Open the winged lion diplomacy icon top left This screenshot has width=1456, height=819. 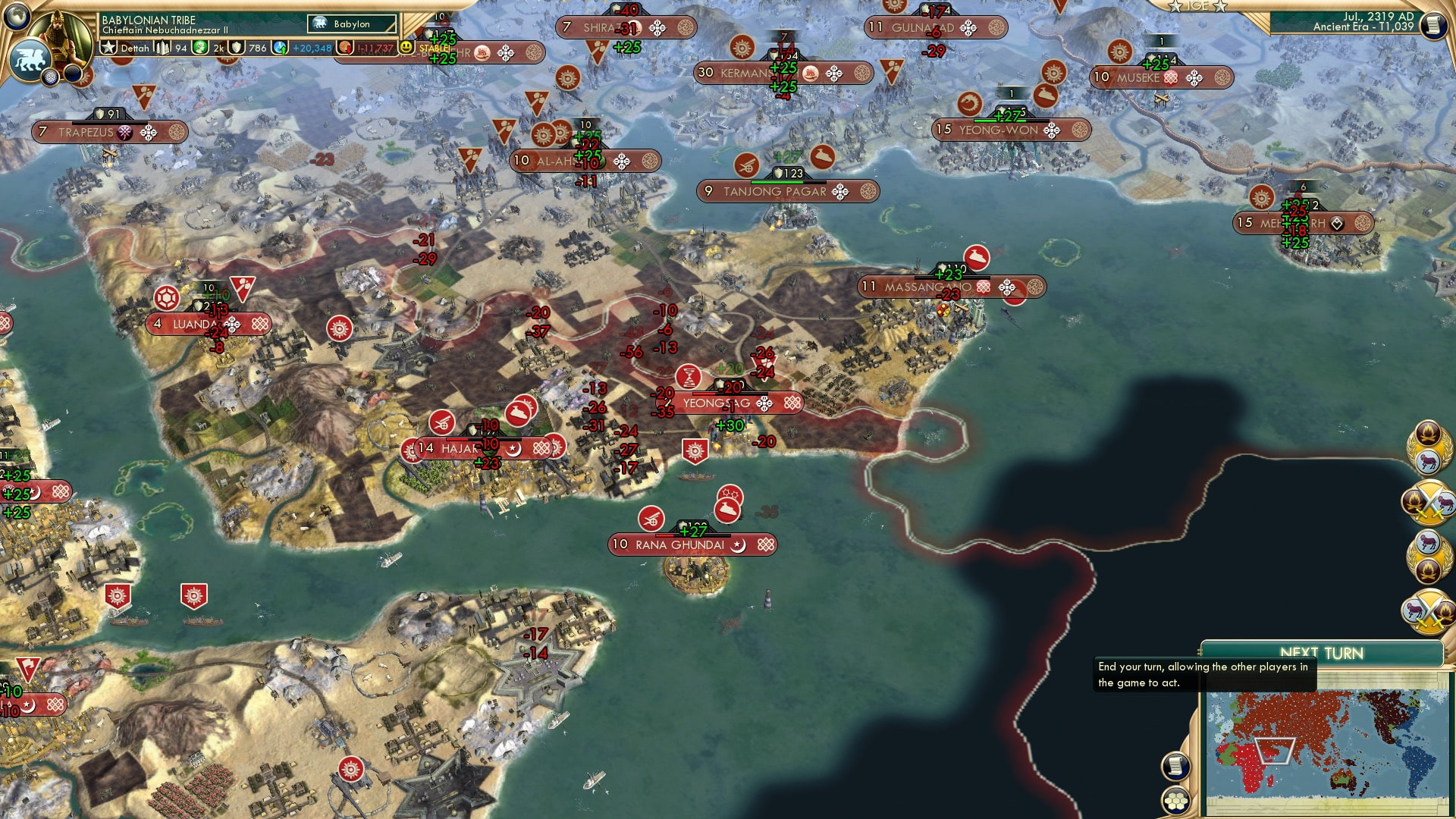point(29,58)
